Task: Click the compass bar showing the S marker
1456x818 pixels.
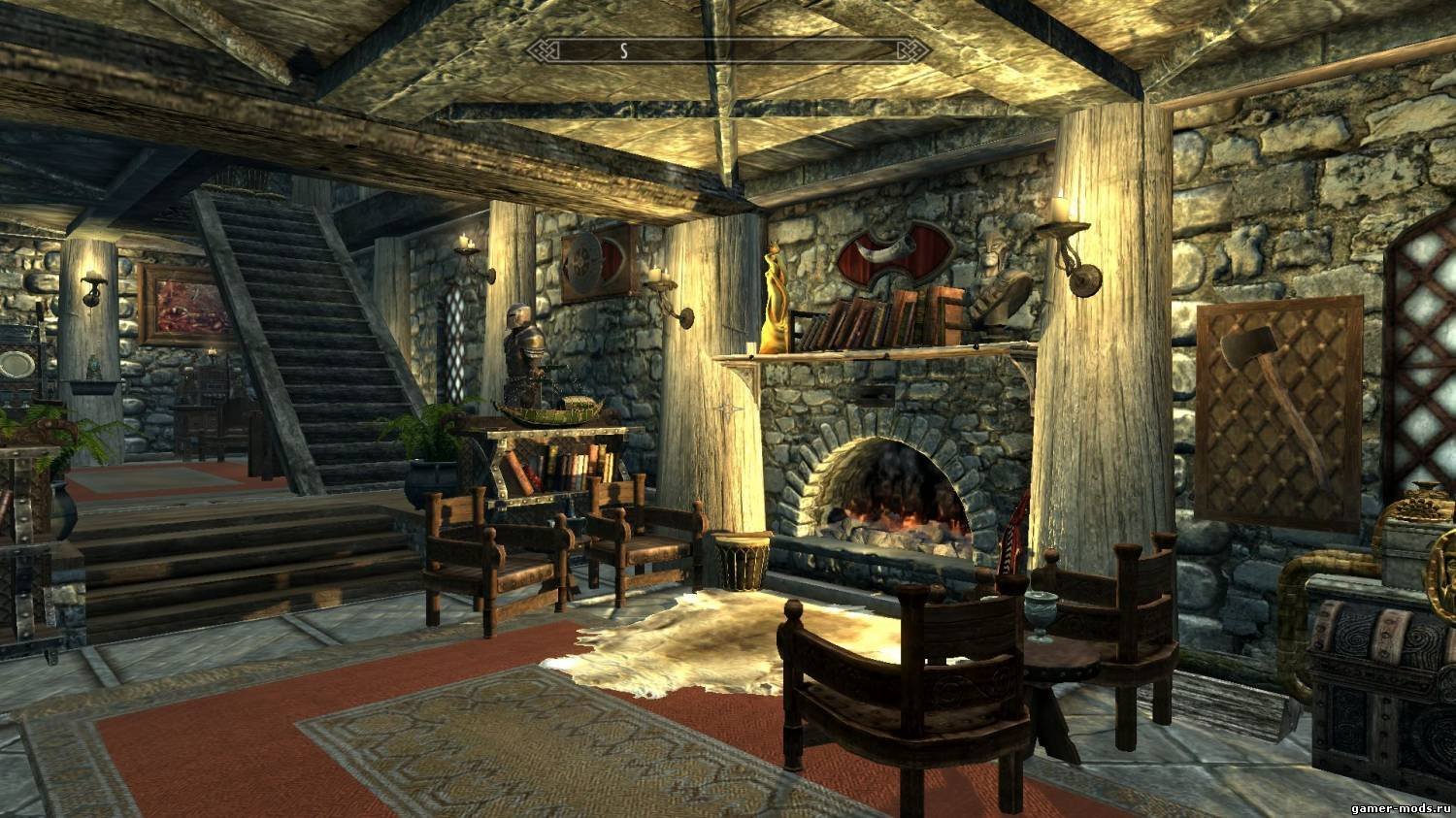Action: 727,49
